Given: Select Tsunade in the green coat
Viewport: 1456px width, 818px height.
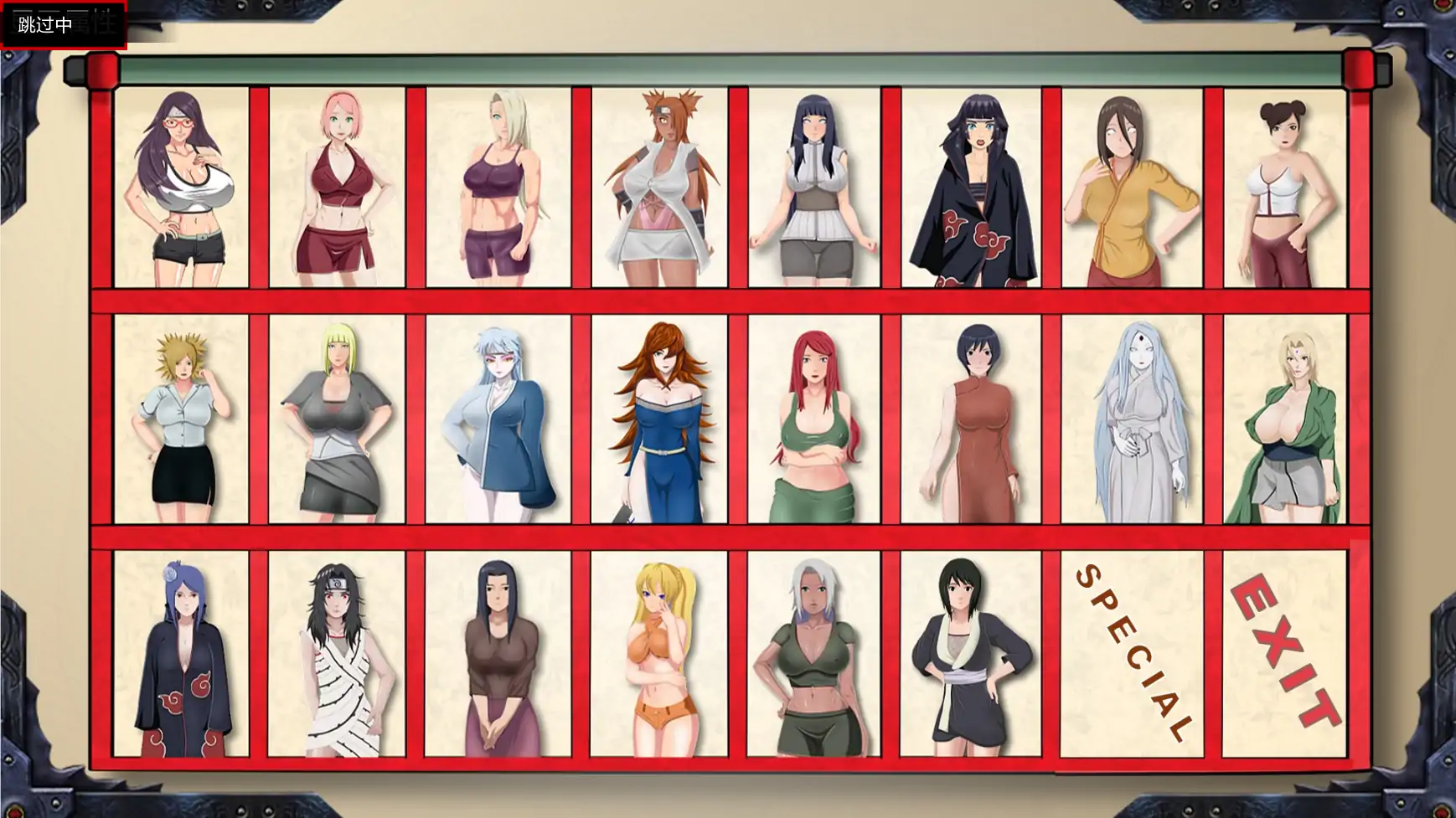Looking at the screenshot, I should click(x=1294, y=419).
